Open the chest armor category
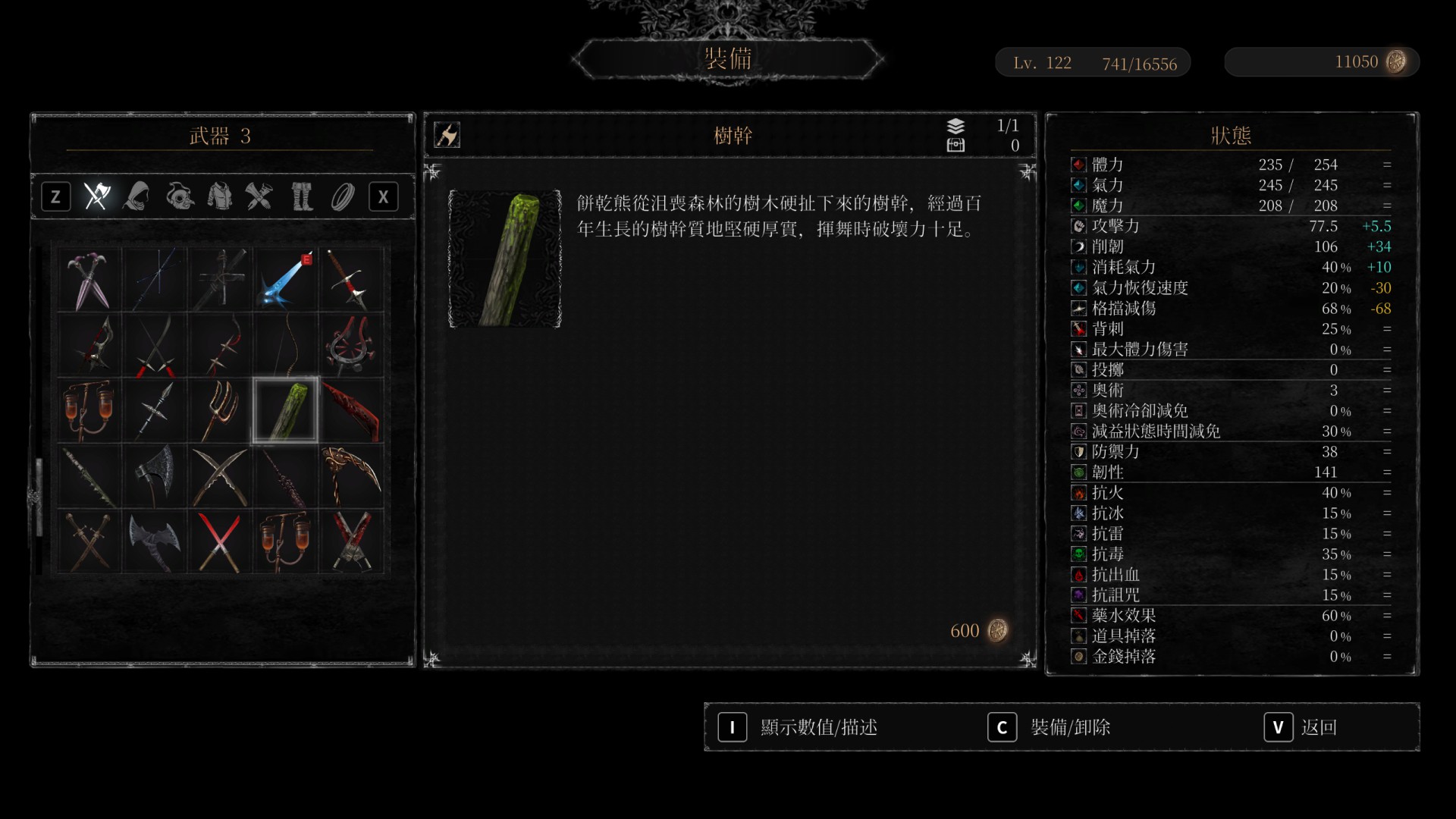This screenshot has height=819, width=1456. click(x=220, y=196)
